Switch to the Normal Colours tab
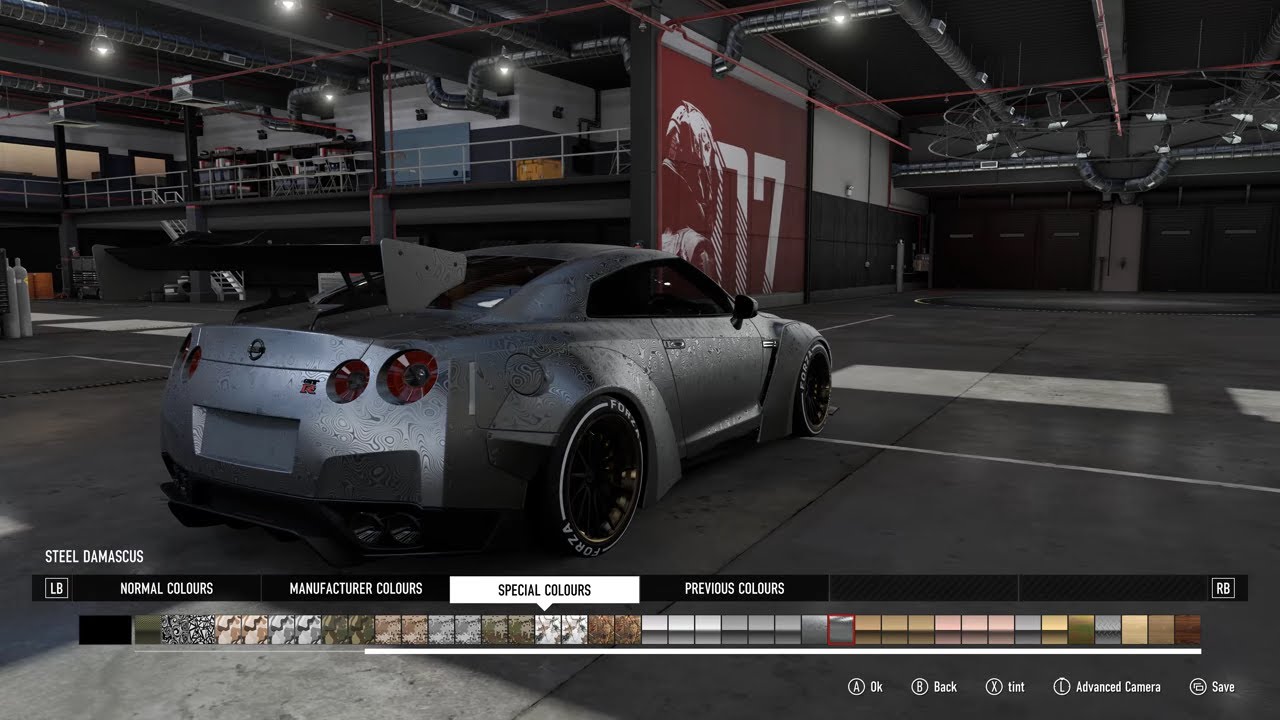Viewport: 1280px width, 720px height. click(x=166, y=589)
